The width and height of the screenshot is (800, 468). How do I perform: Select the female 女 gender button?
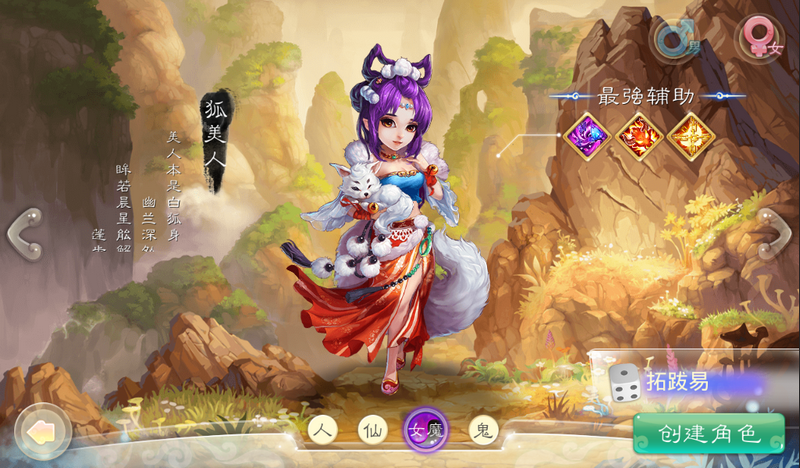tap(760, 41)
